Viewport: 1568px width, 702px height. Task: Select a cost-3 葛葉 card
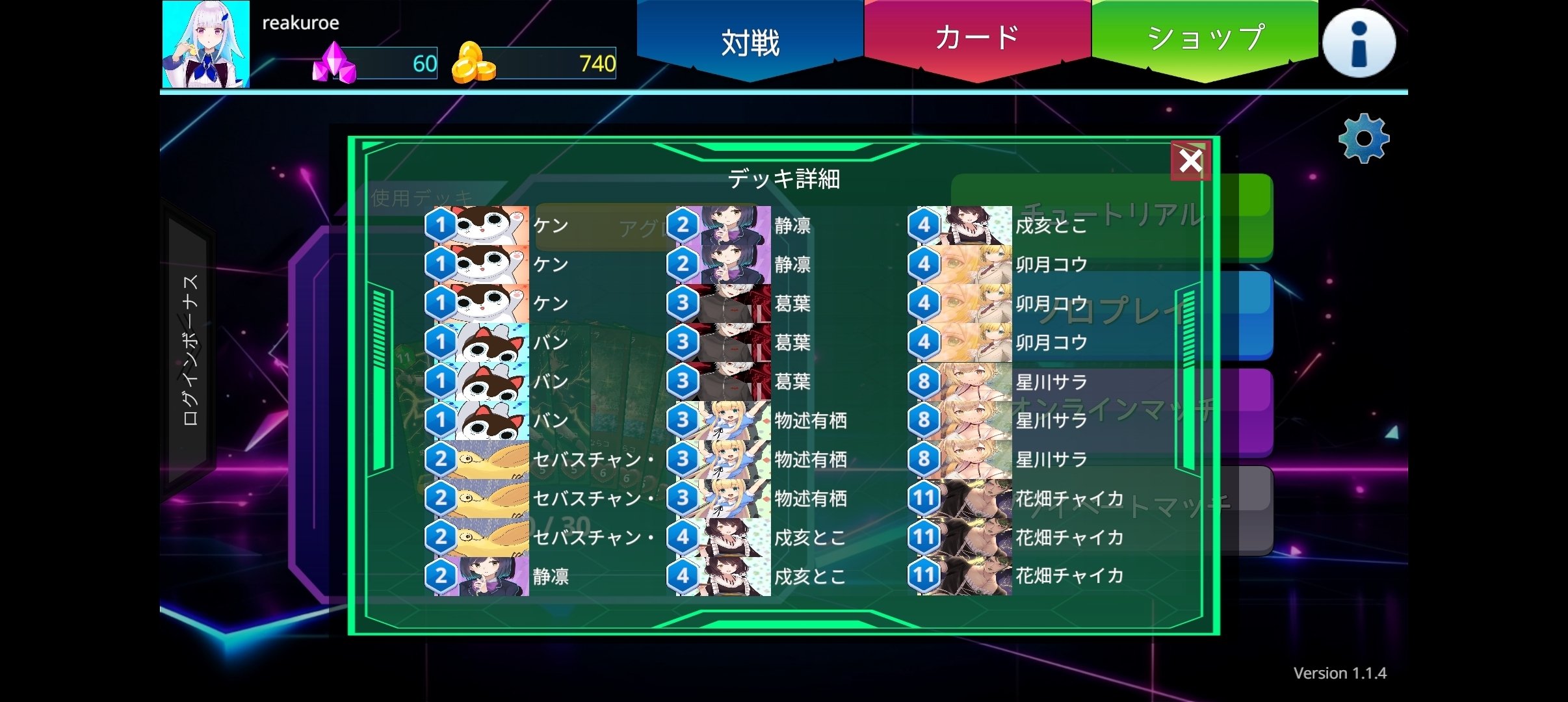tap(731, 304)
